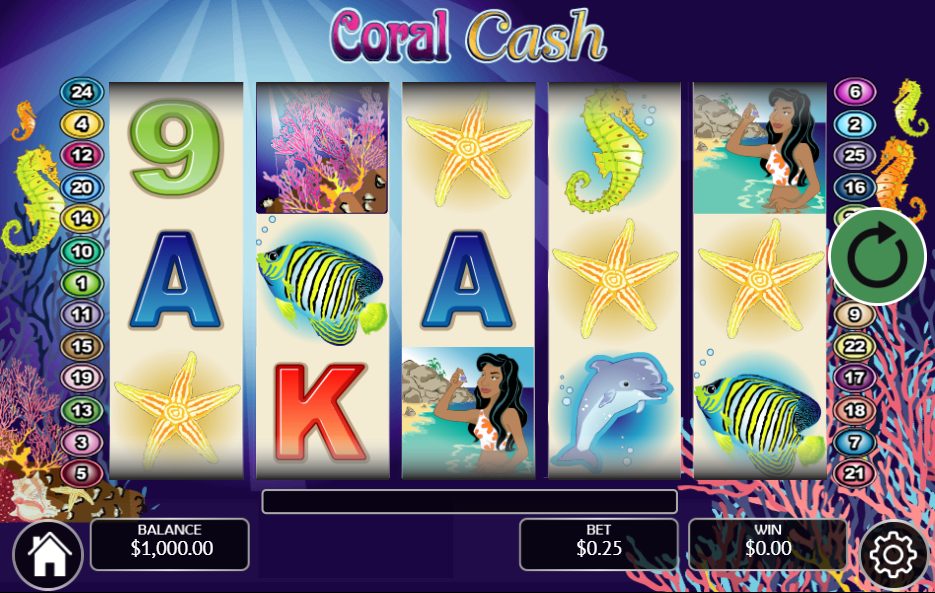
Task: Select payline number 14
Action: [82, 218]
